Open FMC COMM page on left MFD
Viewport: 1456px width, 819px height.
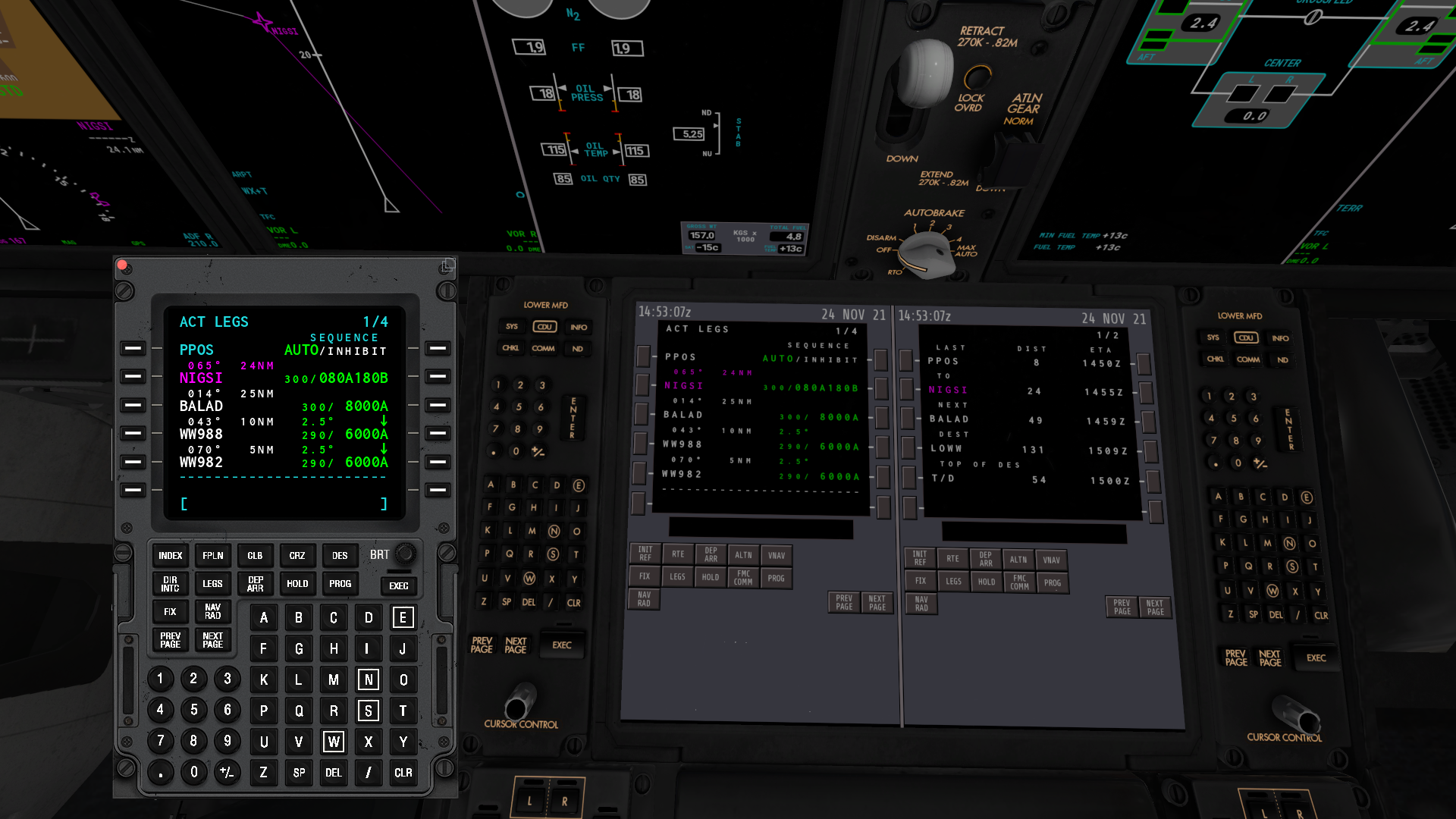click(743, 578)
